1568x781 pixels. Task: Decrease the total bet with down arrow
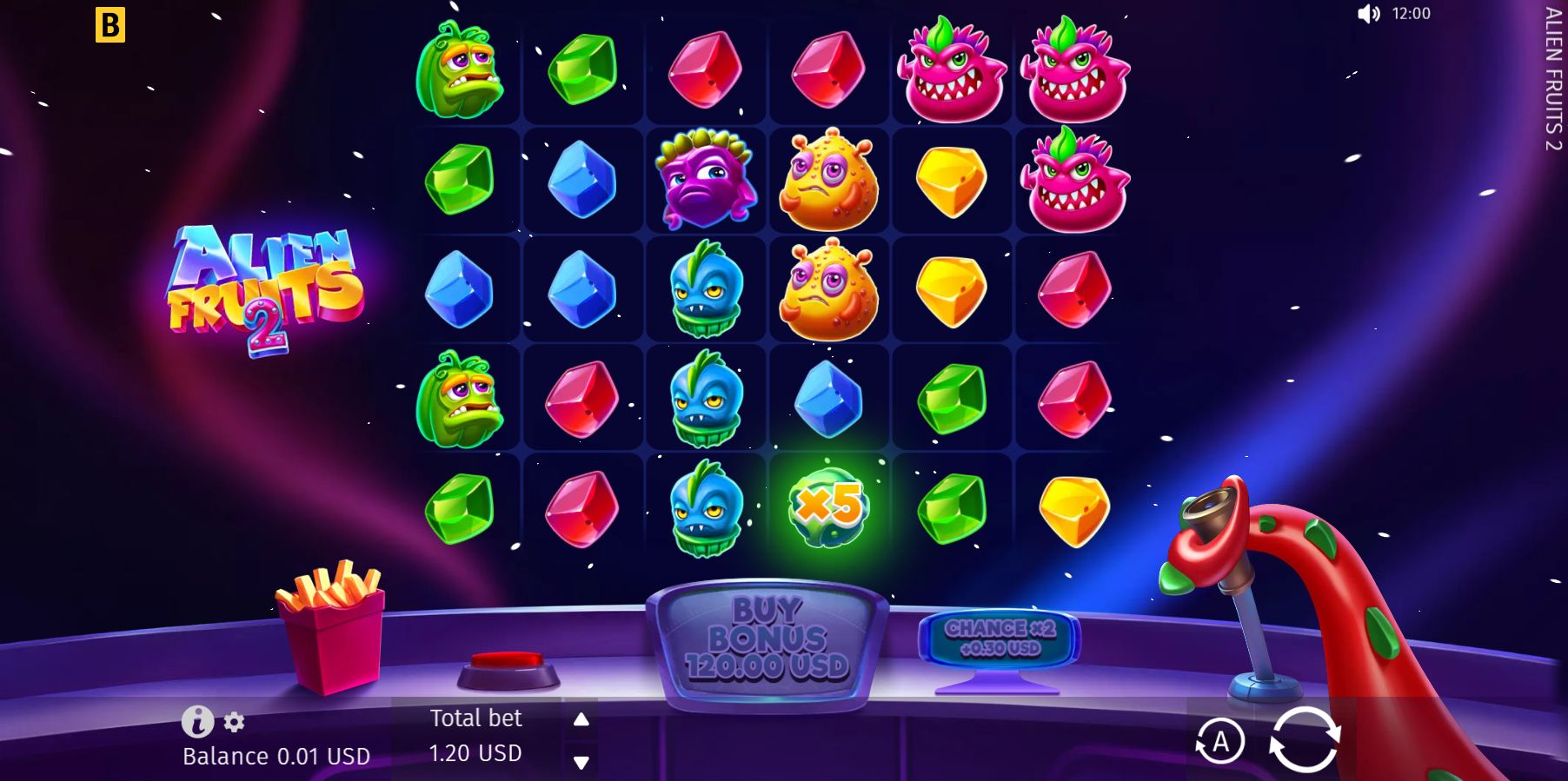pos(581,763)
